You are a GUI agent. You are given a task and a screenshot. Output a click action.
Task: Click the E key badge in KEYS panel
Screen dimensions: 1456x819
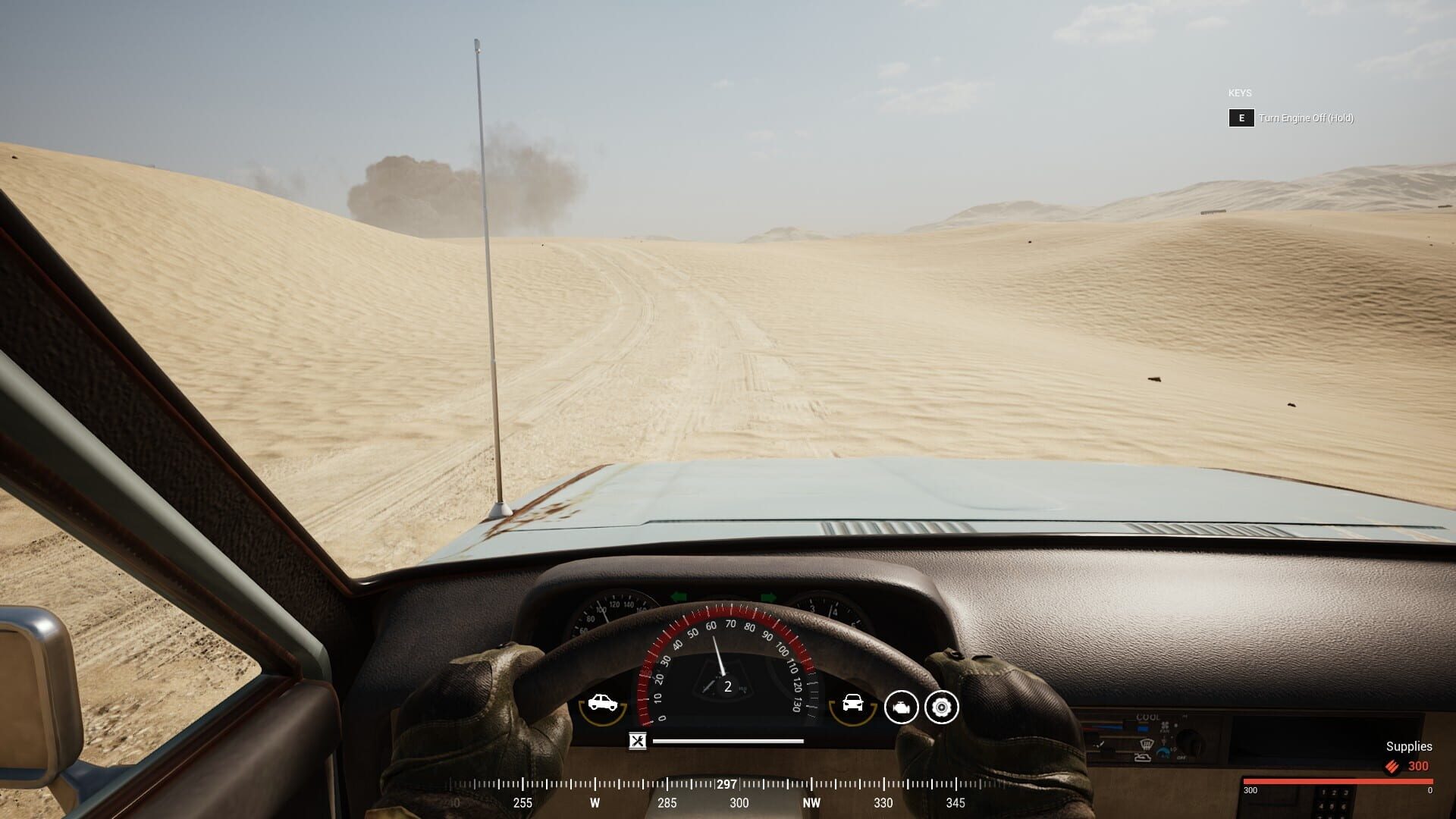(x=1241, y=118)
